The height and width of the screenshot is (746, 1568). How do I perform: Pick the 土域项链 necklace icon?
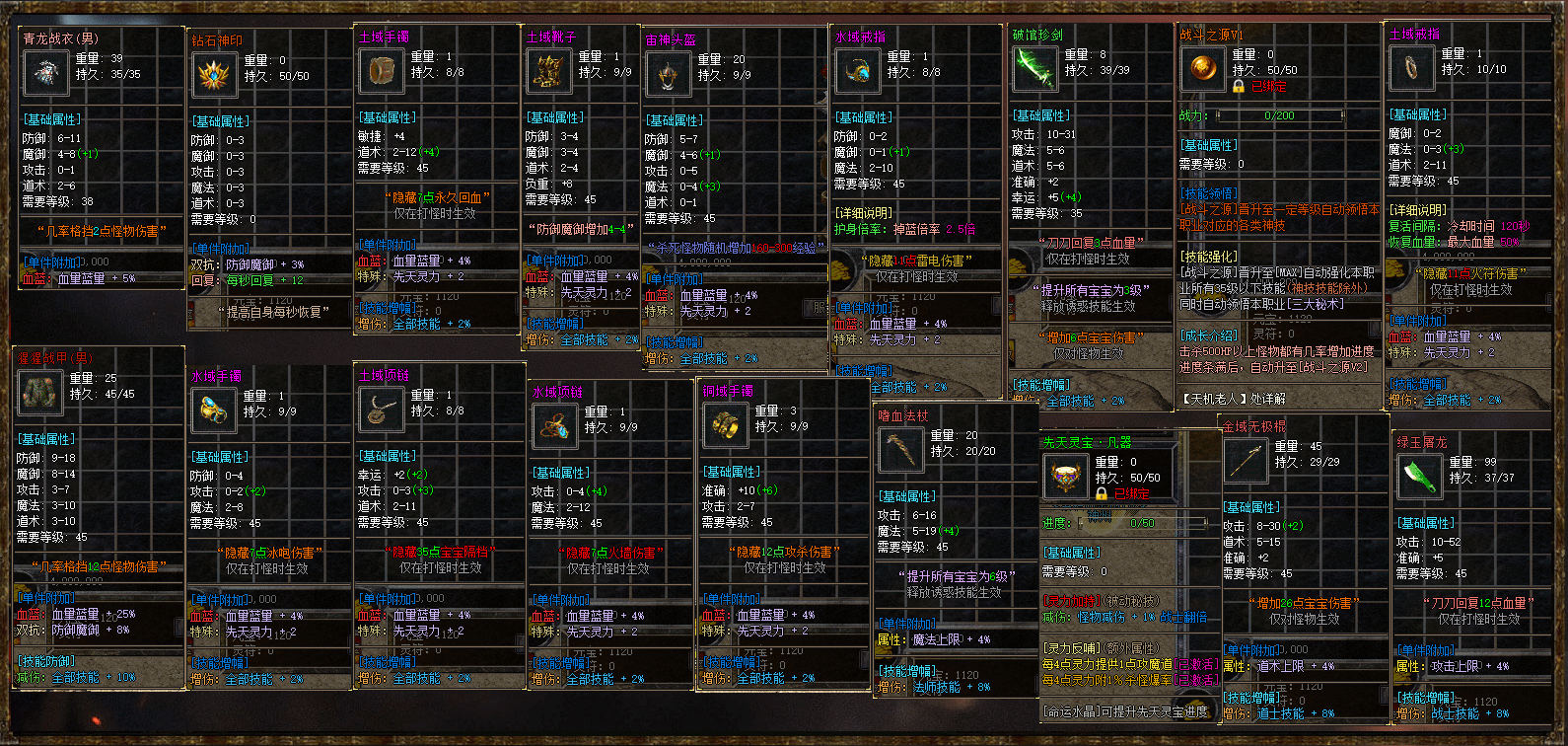pyautogui.click(x=380, y=410)
